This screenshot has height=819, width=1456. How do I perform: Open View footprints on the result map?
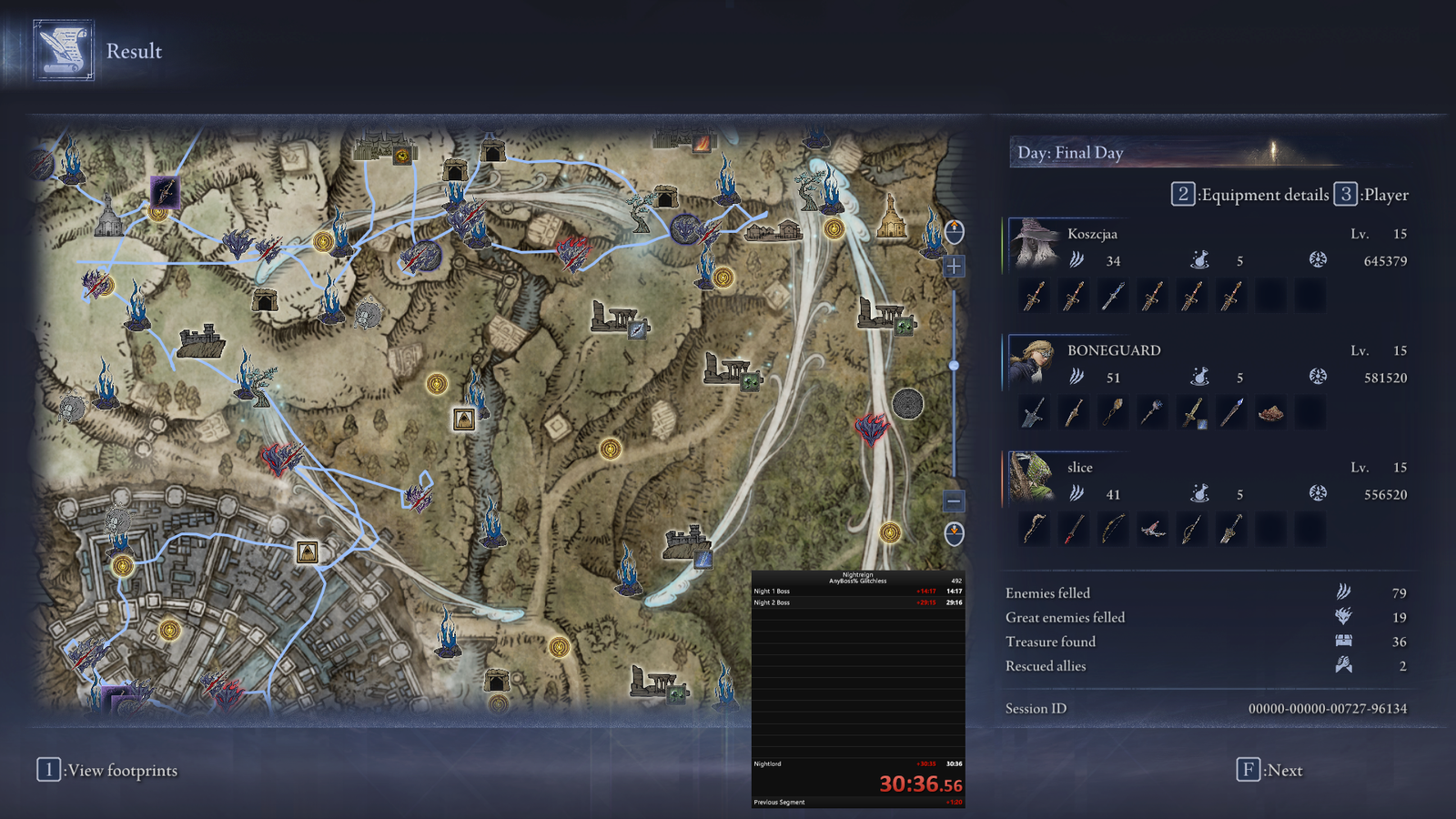pos(107,770)
